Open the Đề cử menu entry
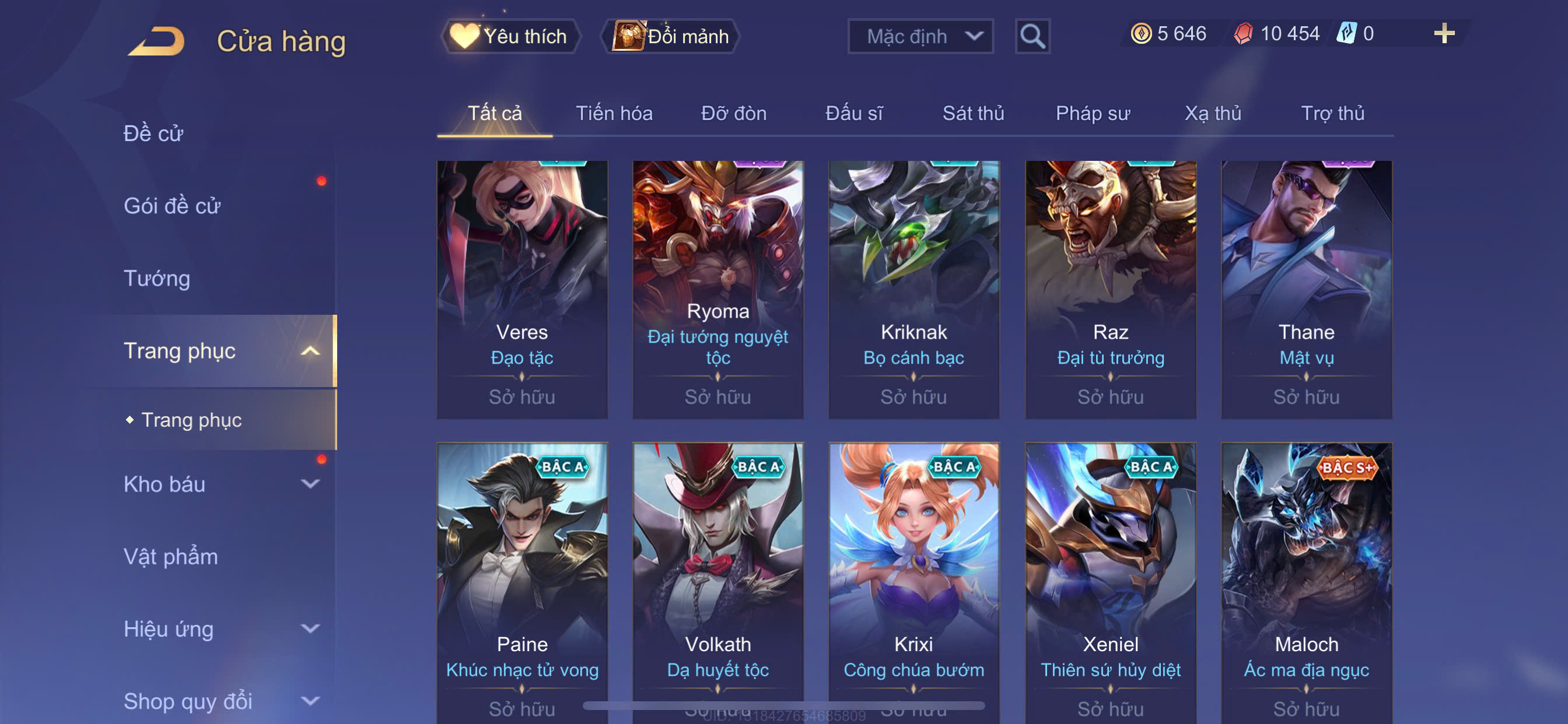This screenshot has height=724, width=1568. tap(153, 133)
